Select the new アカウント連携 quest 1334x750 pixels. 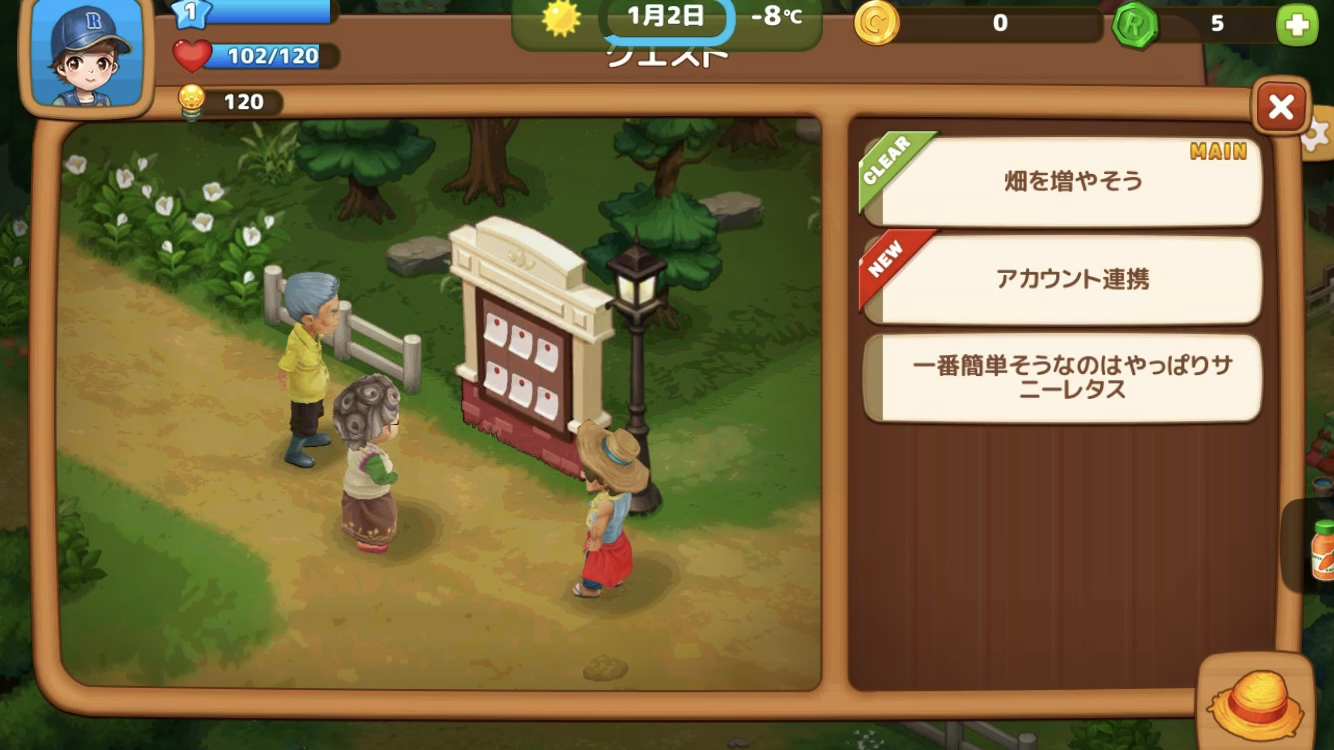click(x=1062, y=280)
